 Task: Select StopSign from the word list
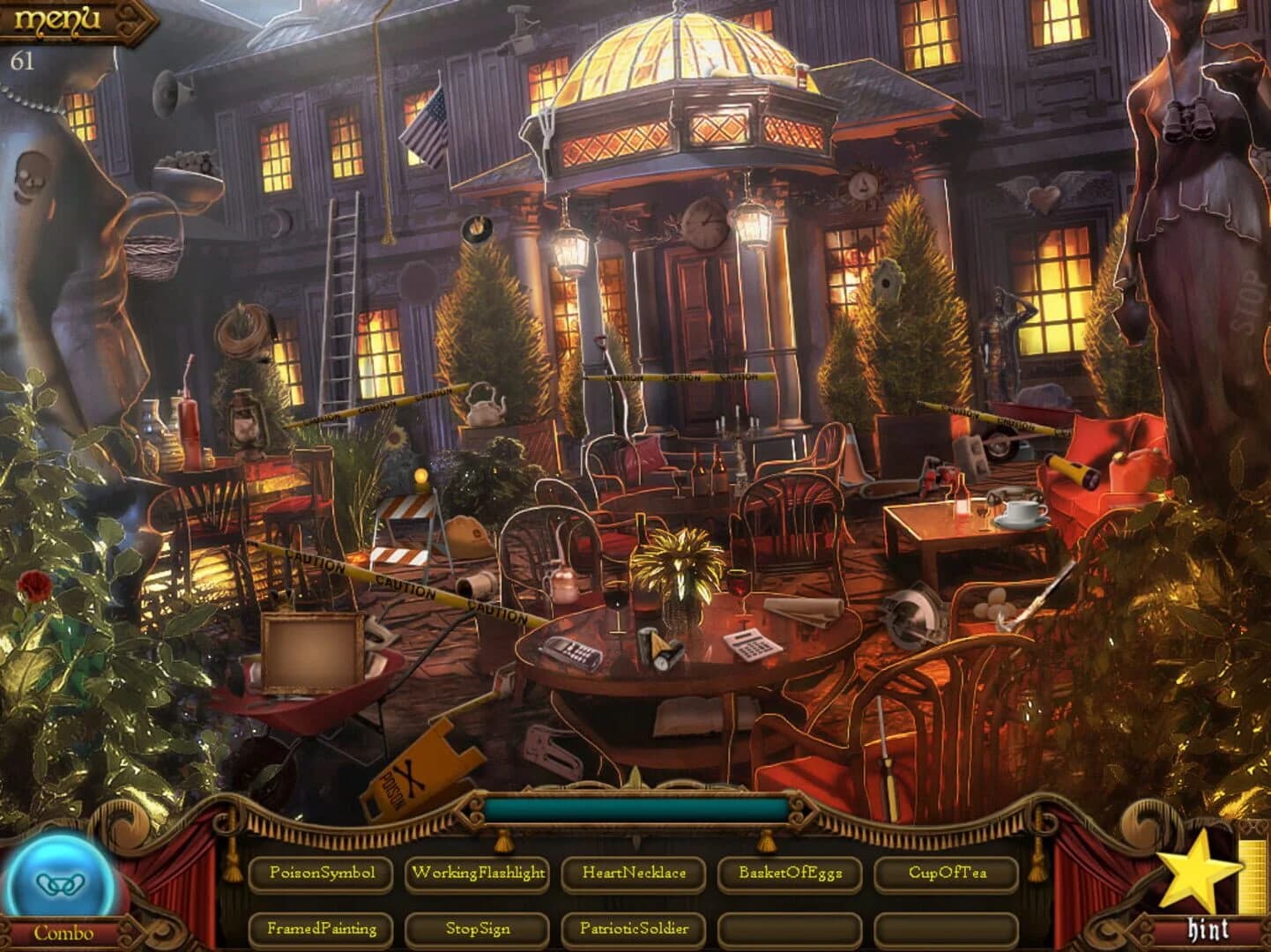point(479,929)
